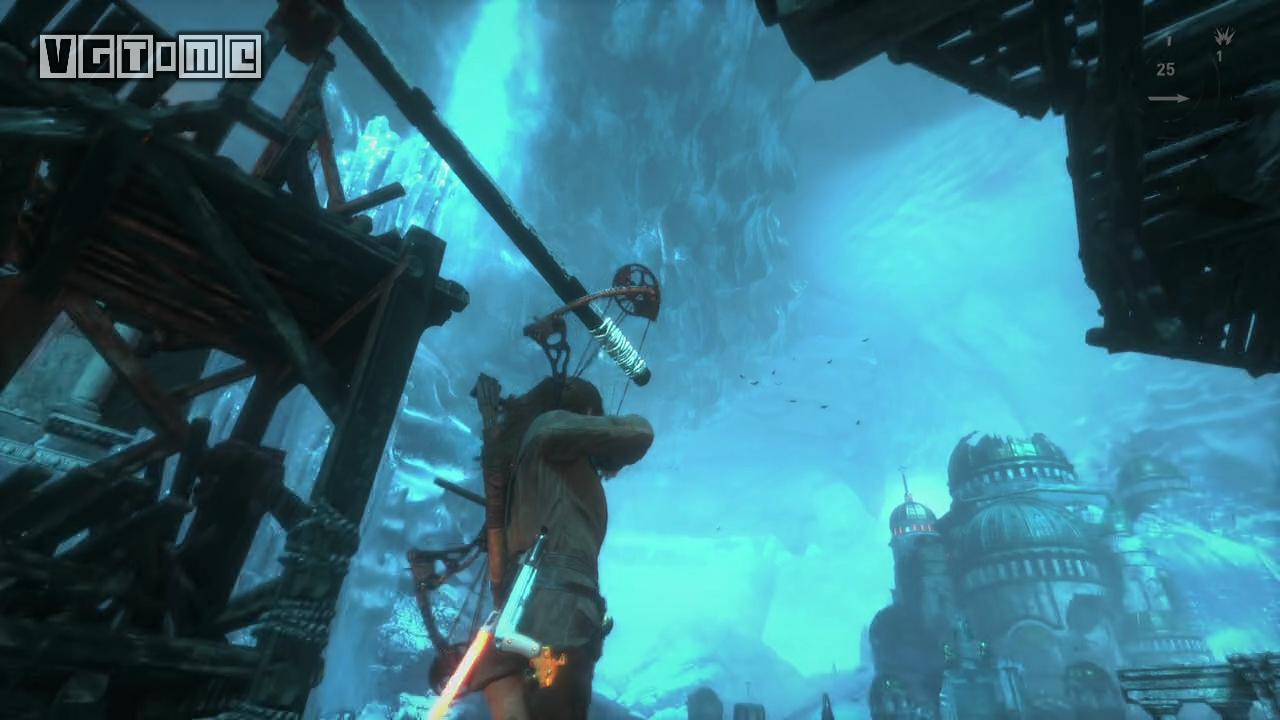This screenshot has width=1280, height=720.
Task: Select the explosive burst ammo icon
Action: coord(1223,37)
